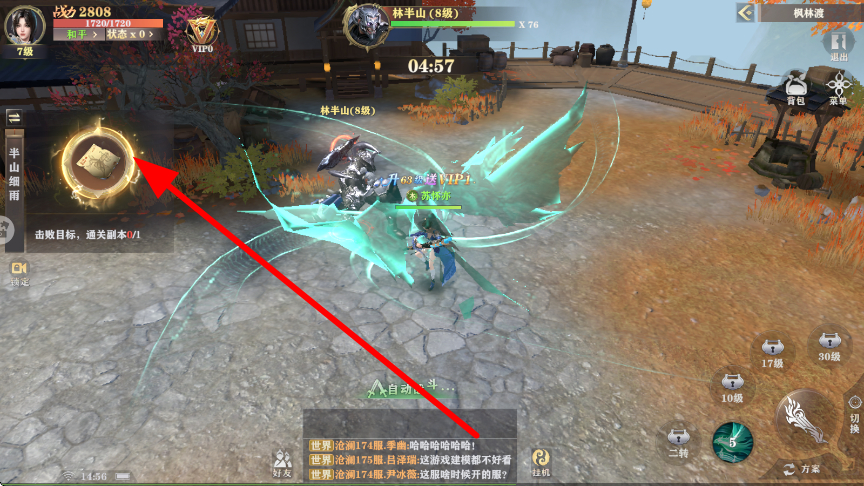This screenshot has height=486, width=864.
Task: Tap the locked 二转 skill slot
Action: pos(679,442)
